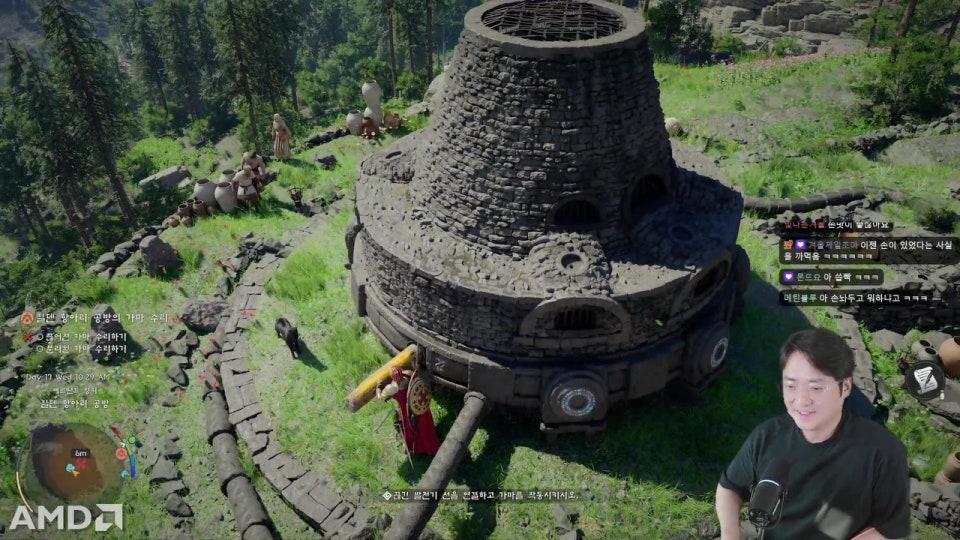This screenshot has width=960, height=540.
Task: Click the top stream chat message
Action: pos(836,227)
